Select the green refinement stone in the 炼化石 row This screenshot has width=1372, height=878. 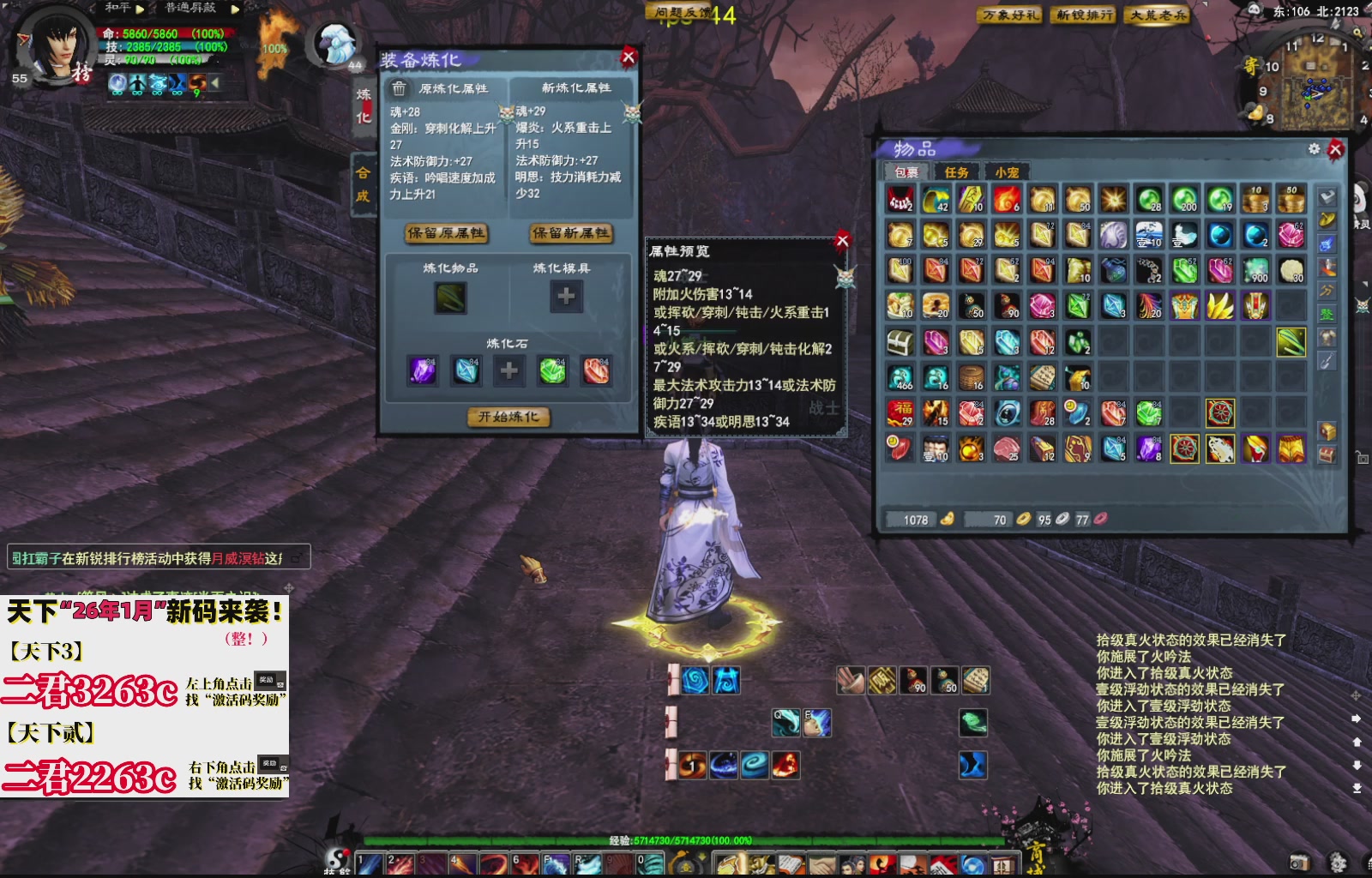[x=552, y=370]
